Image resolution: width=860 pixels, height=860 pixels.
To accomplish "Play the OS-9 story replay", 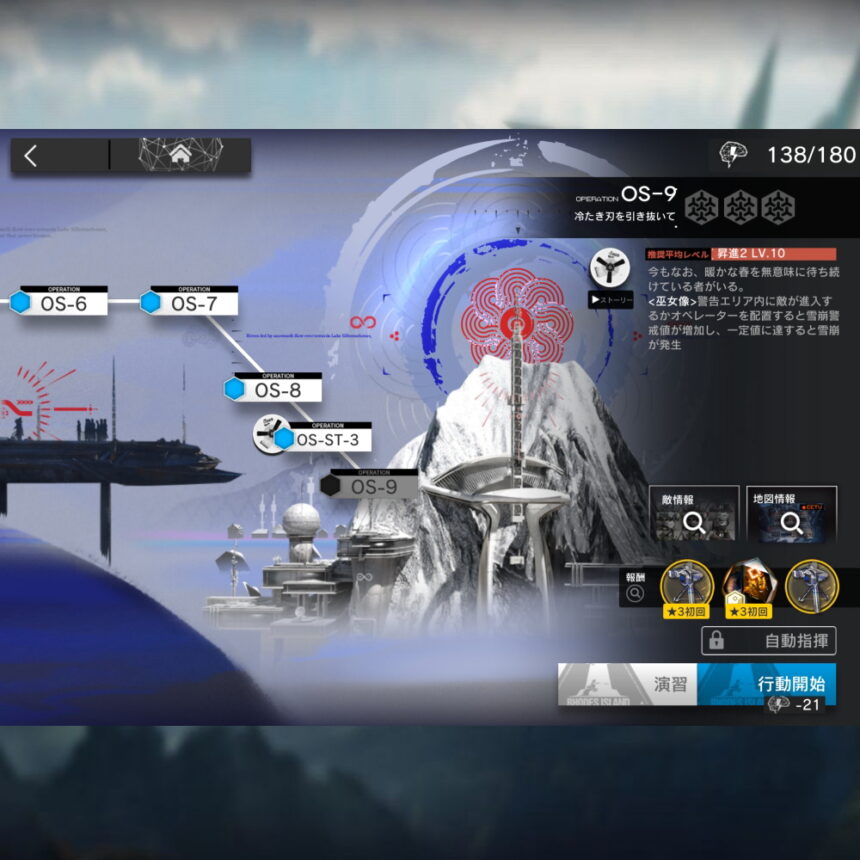I will [608, 298].
